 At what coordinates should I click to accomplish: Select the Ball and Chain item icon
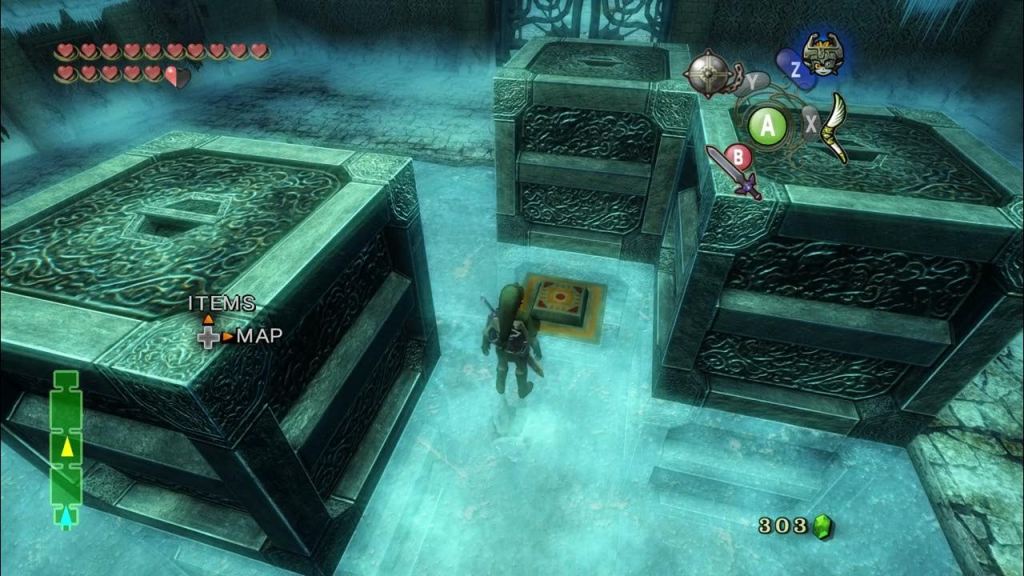point(707,71)
